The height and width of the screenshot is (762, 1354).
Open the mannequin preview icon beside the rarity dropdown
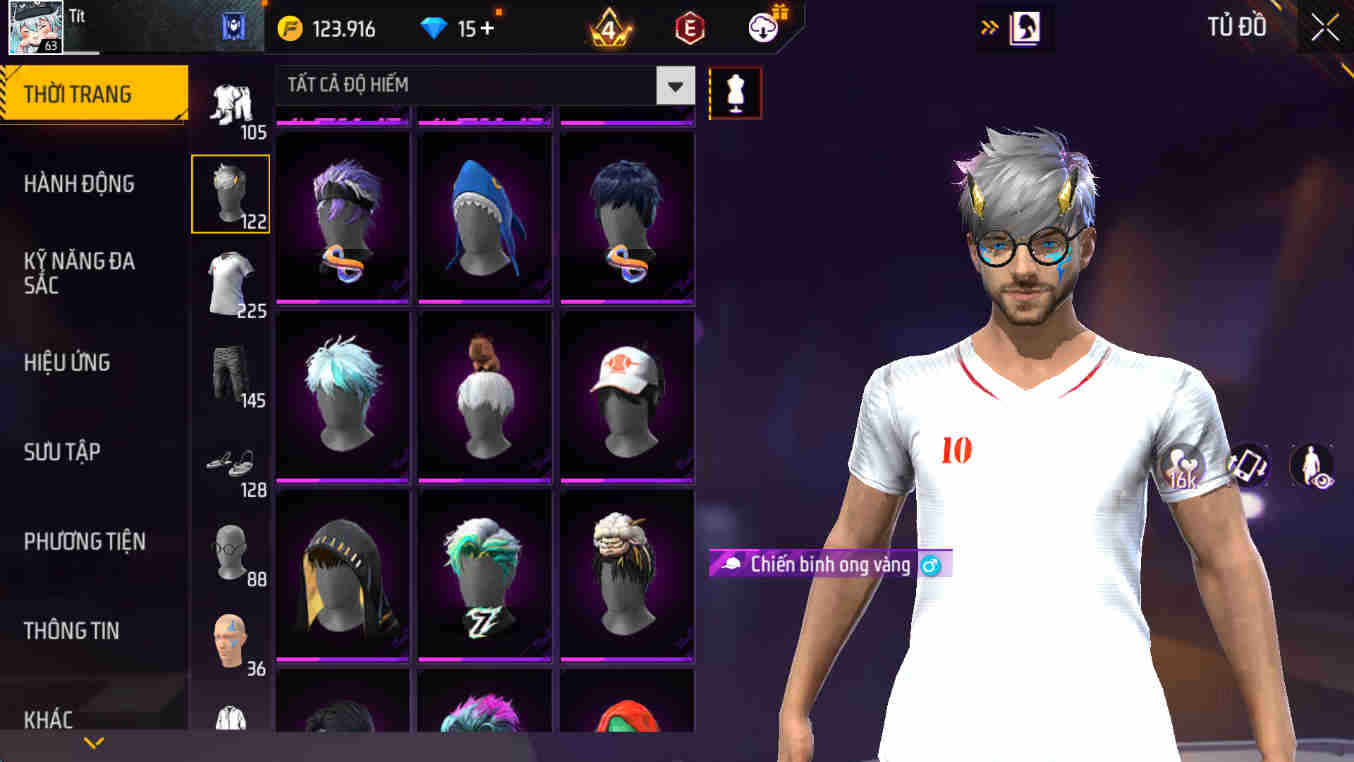pyautogui.click(x=736, y=92)
